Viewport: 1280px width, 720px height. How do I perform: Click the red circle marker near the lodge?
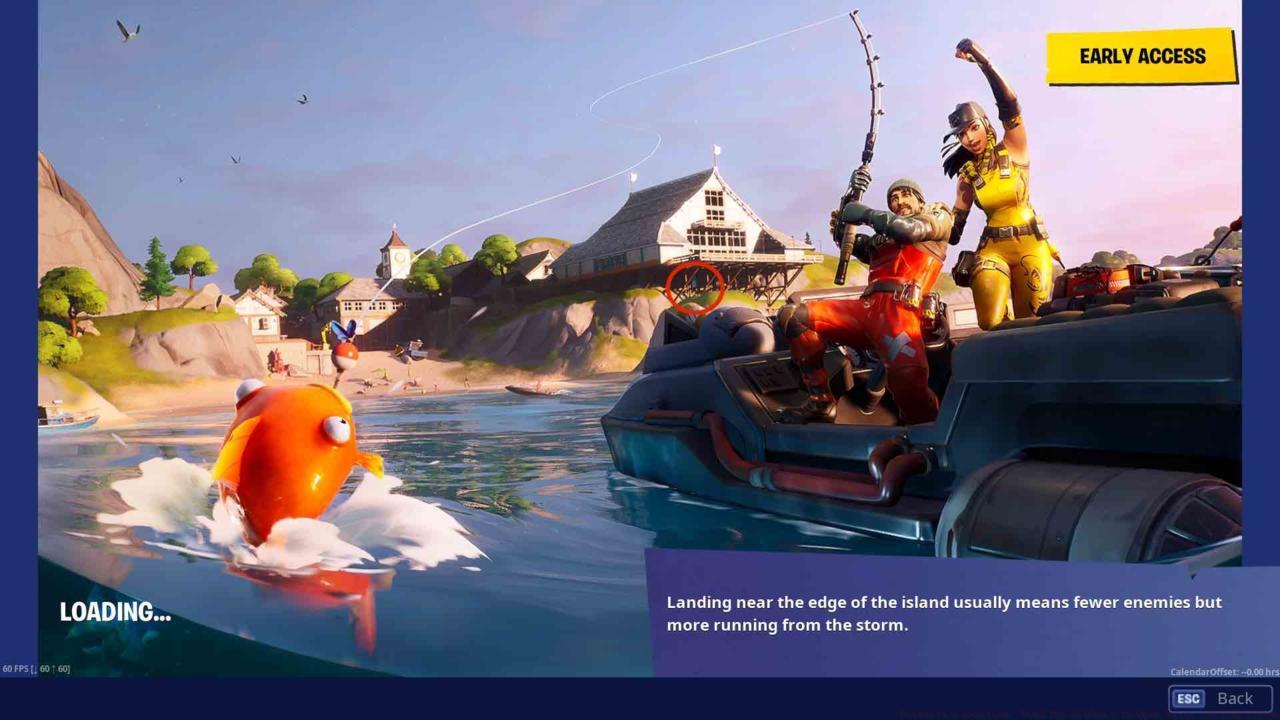click(695, 287)
